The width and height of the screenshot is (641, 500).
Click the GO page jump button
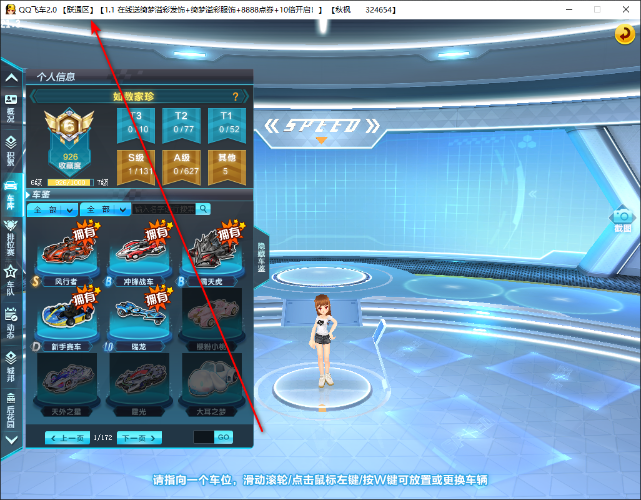[223, 438]
